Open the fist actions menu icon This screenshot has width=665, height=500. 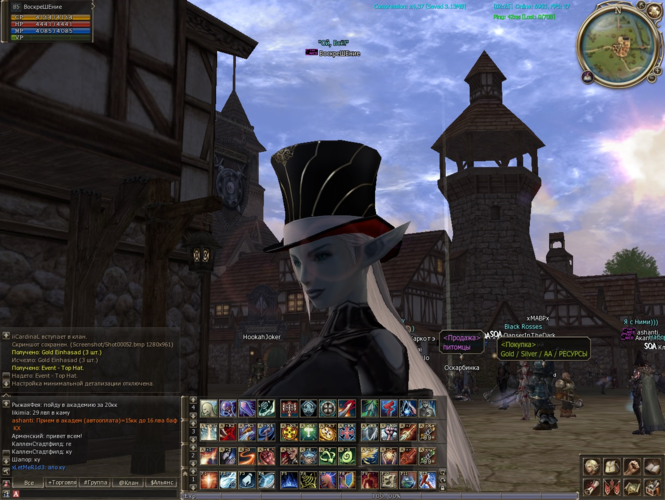631,468
